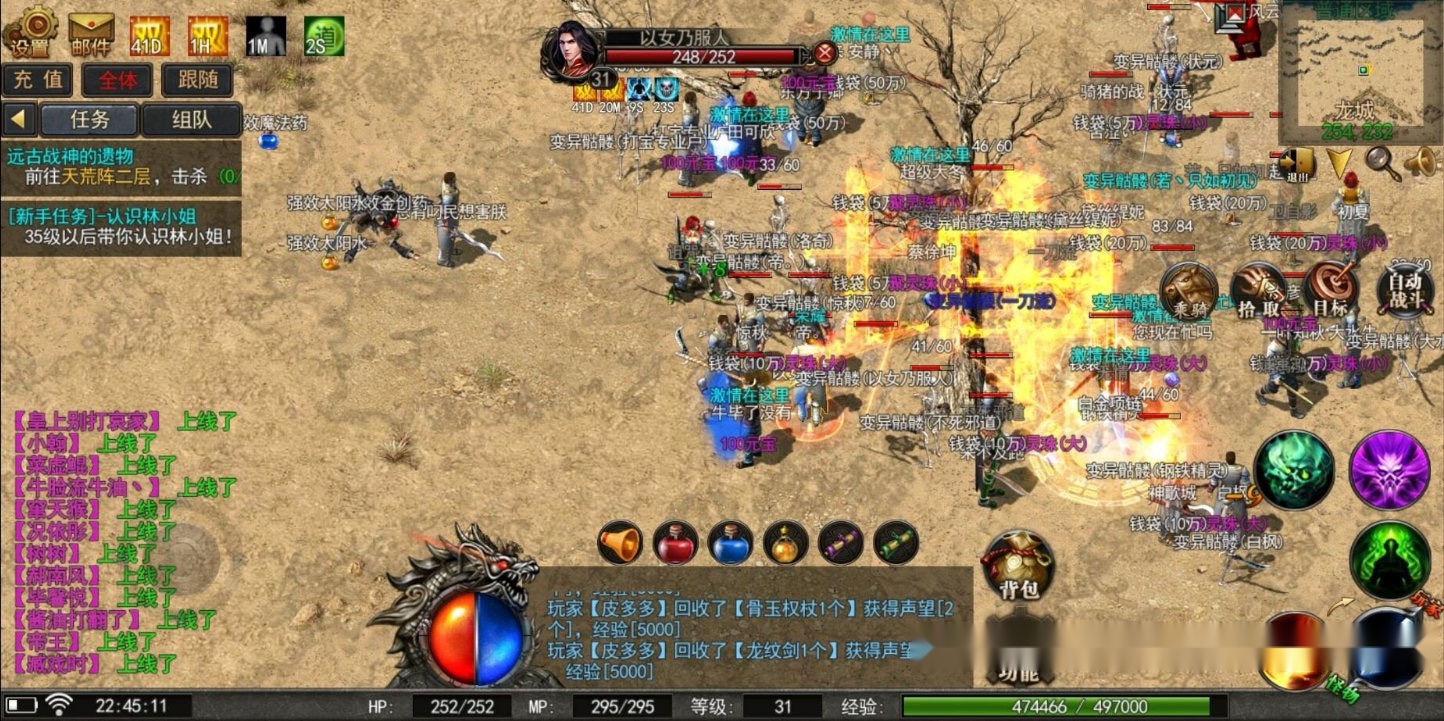Use the red health potion hotbar slot
Viewport: 1444px width, 721px height.
[675, 543]
